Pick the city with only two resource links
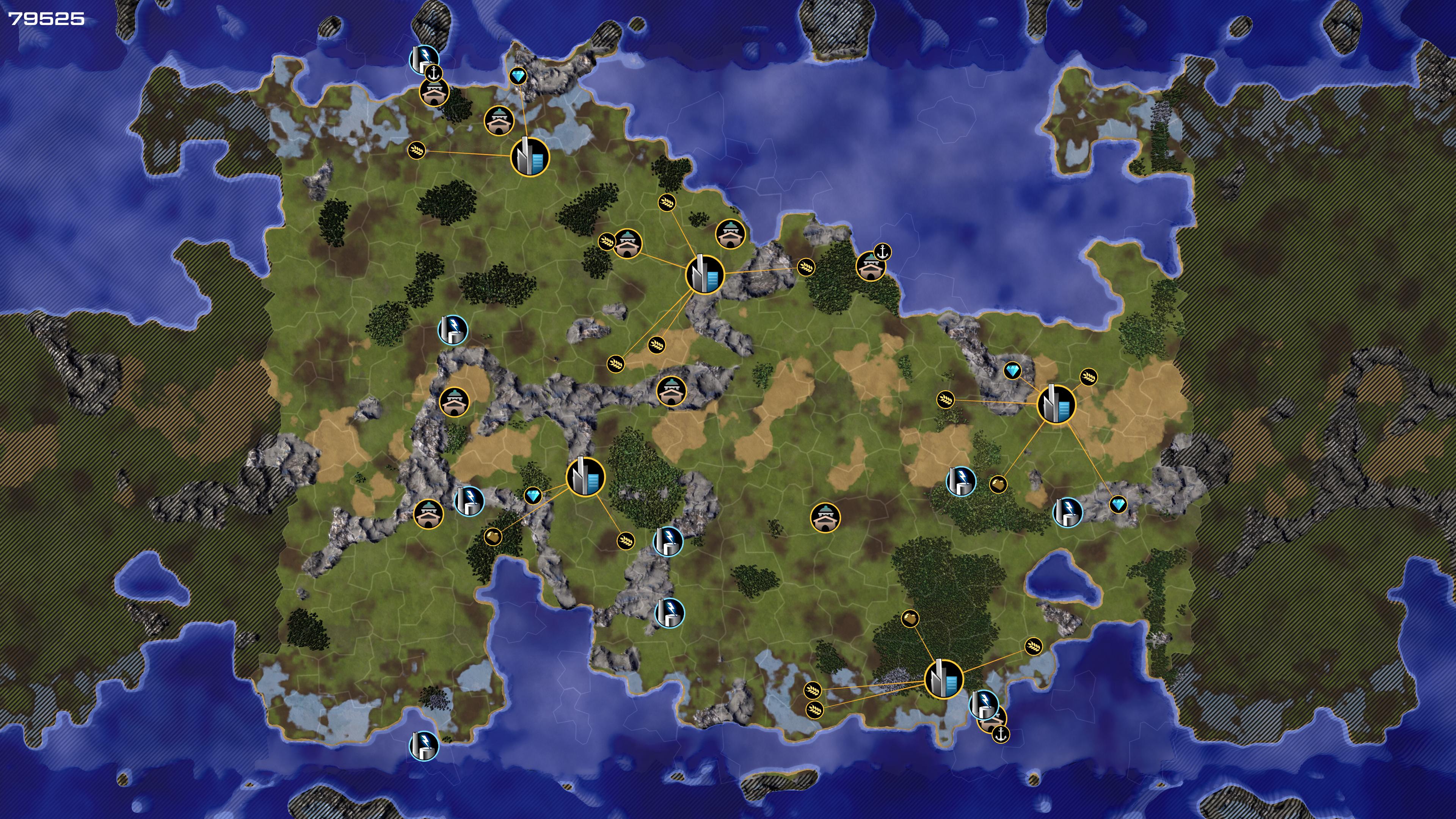This screenshot has width=1456, height=819. click(530, 157)
